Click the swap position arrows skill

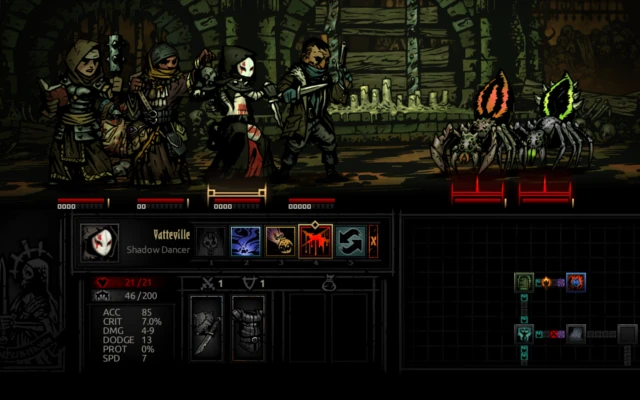(x=349, y=241)
